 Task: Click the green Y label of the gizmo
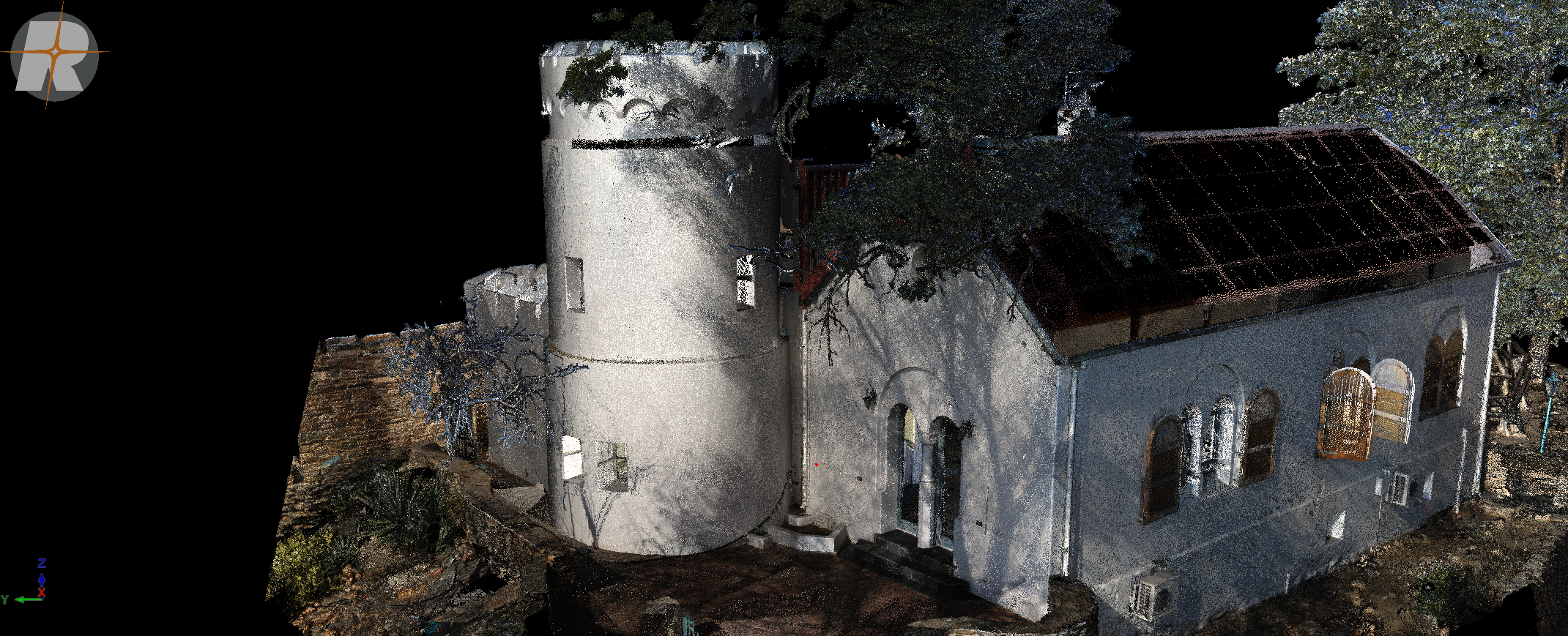[x=5, y=599]
